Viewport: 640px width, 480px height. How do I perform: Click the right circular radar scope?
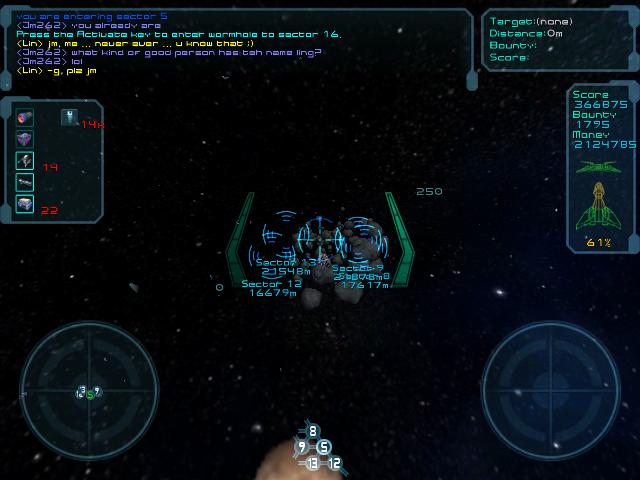(x=551, y=390)
